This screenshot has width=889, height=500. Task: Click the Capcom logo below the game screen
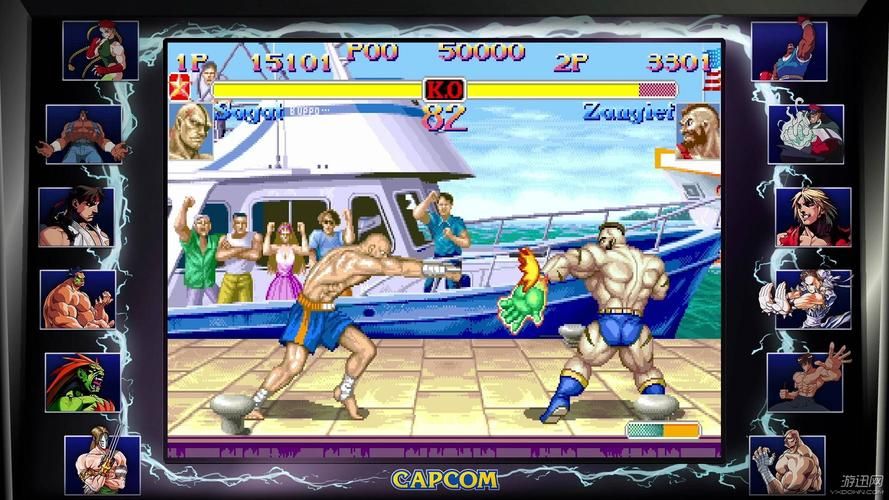click(x=444, y=478)
